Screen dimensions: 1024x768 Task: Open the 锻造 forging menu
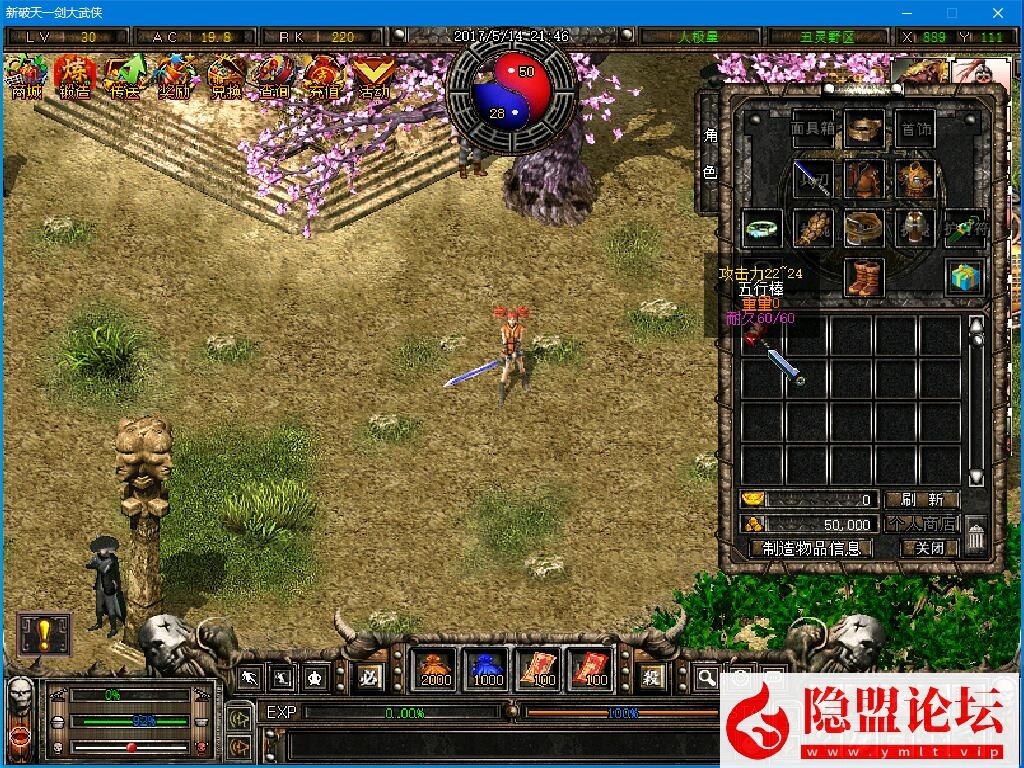[x=76, y=77]
